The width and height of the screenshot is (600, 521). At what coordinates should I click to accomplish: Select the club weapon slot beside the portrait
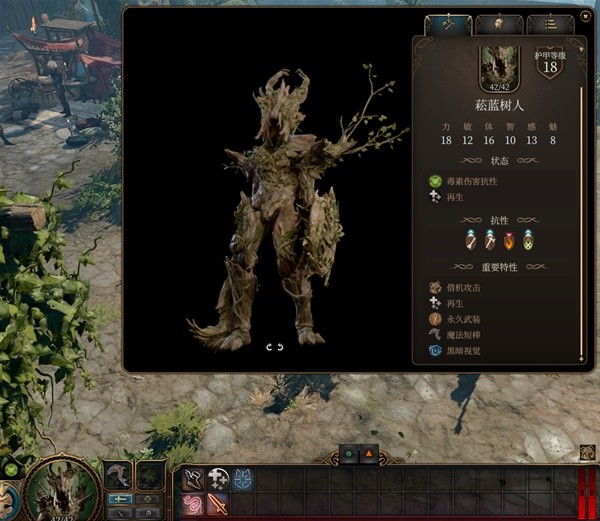(x=119, y=475)
